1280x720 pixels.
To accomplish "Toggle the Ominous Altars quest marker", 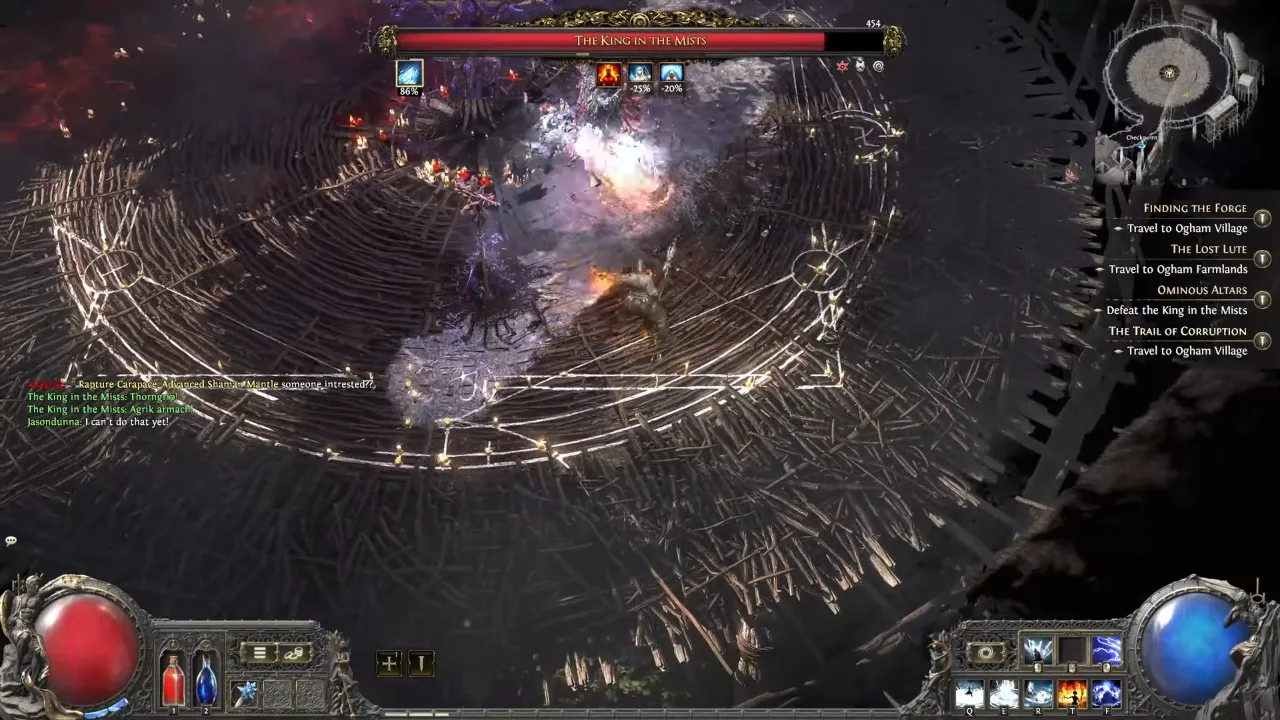I will click(x=1263, y=300).
